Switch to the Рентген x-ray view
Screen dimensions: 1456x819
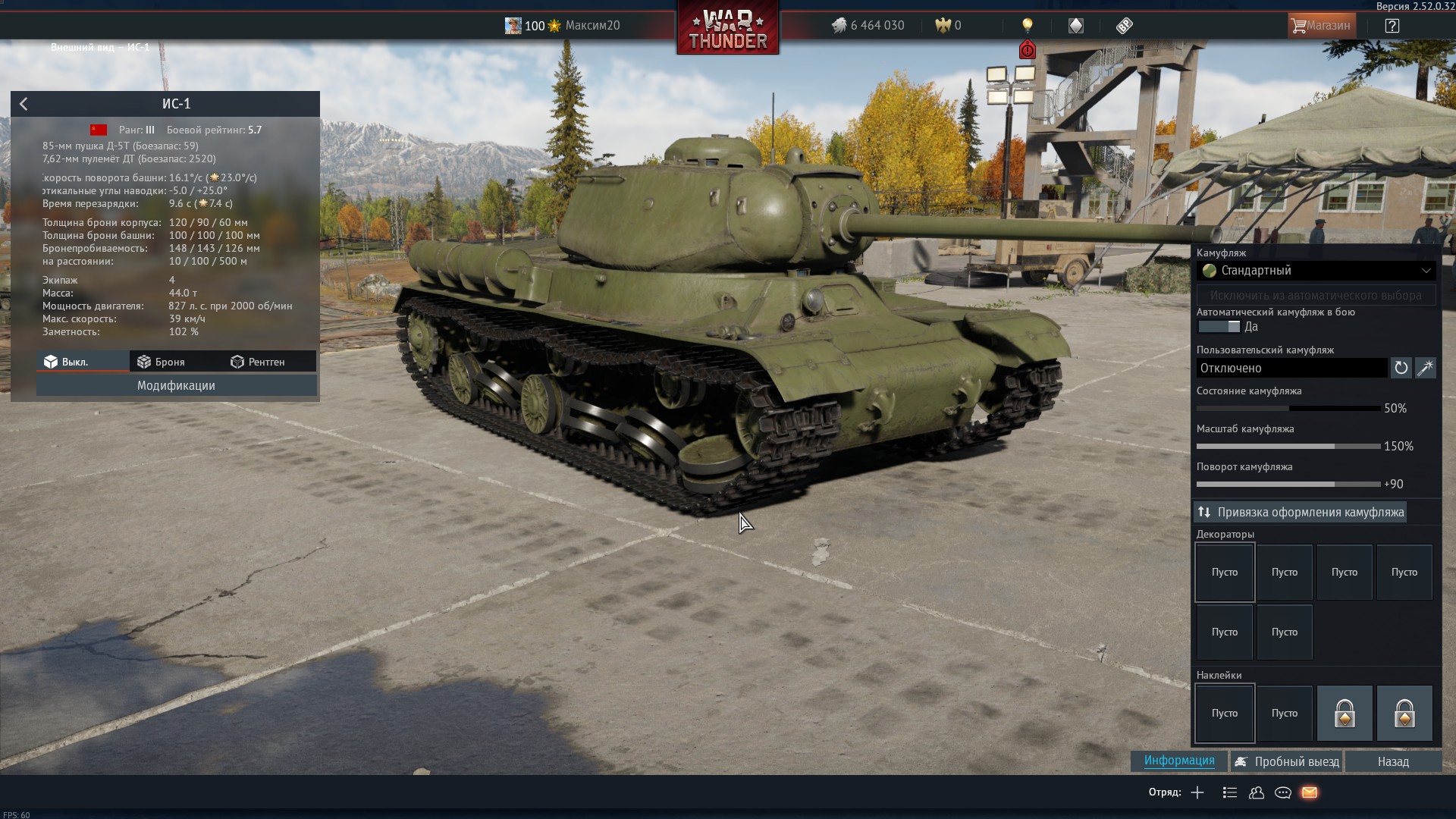coord(258,362)
